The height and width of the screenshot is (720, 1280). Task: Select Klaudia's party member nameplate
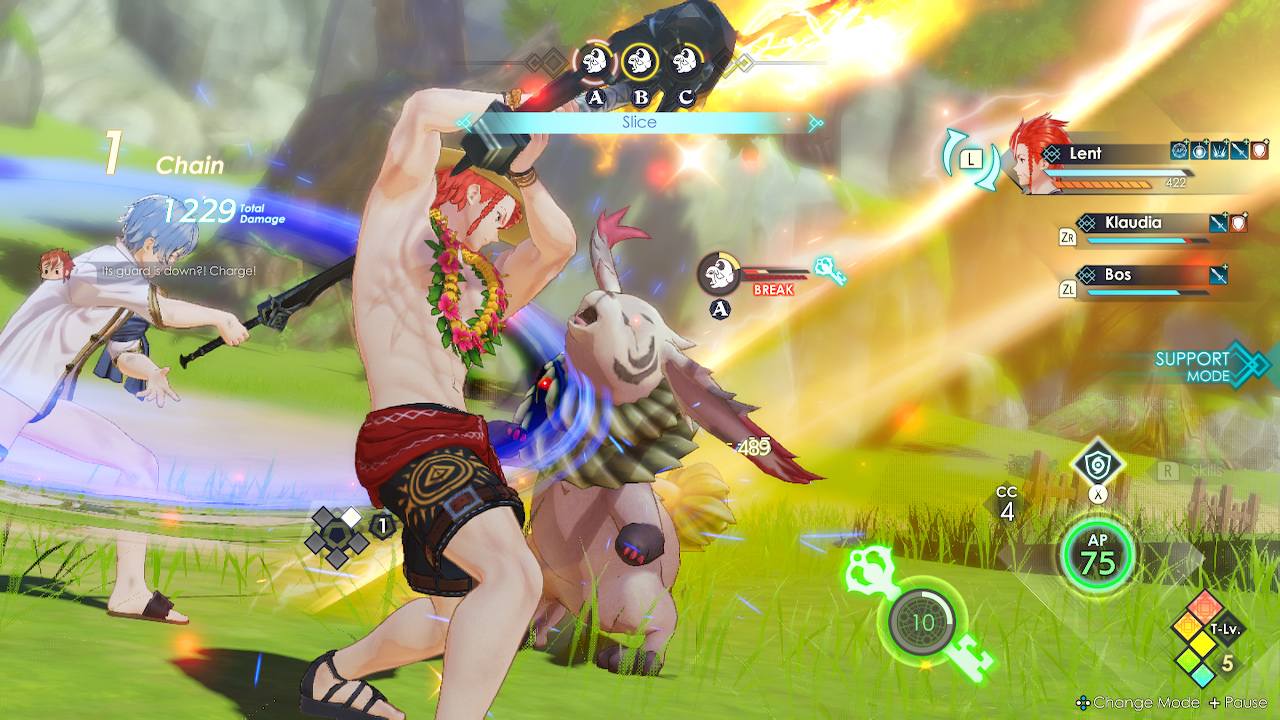(1135, 223)
